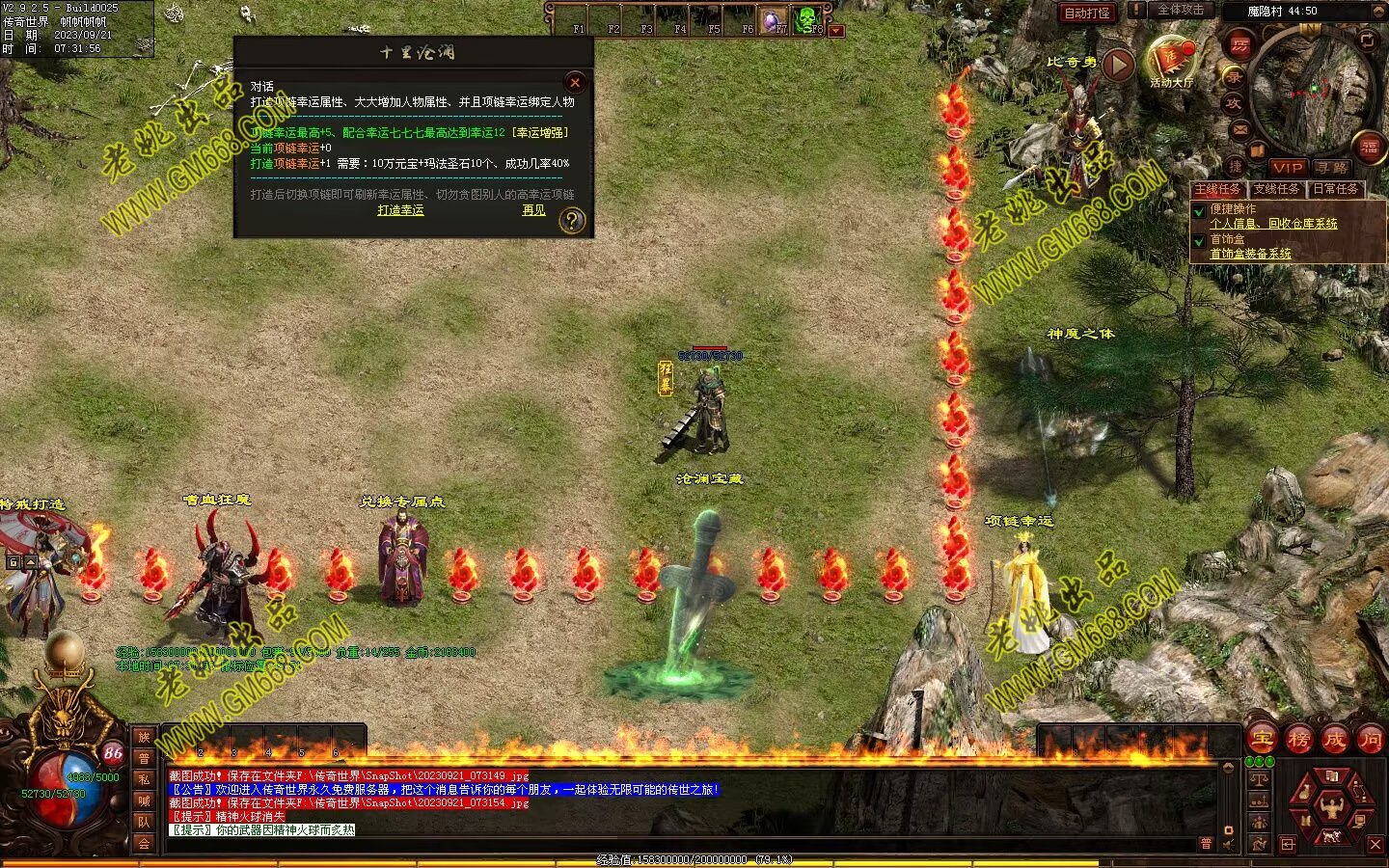Open the VIP panel
The height and width of the screenshot is (868, 1389).
tap(1288, 167)
